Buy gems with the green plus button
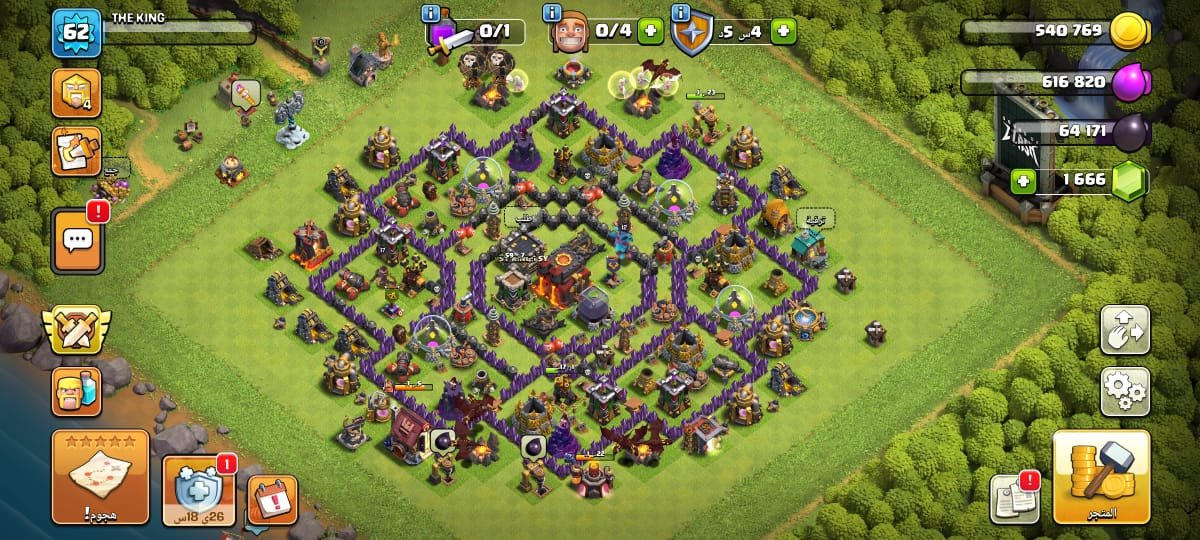The height and width of the screenshot is (540, 1200). click(x=1022, y=182)
